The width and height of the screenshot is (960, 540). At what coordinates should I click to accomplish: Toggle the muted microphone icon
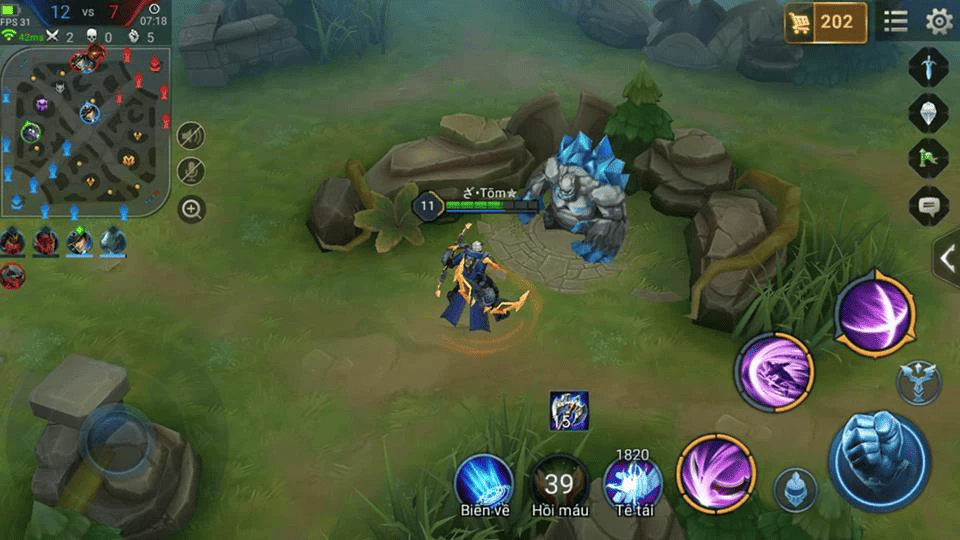191,171
